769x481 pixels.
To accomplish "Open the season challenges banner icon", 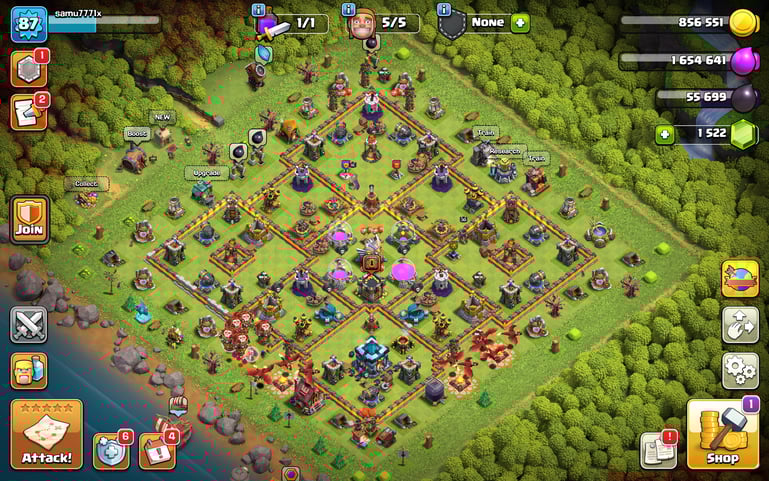I will coord(740,279).
